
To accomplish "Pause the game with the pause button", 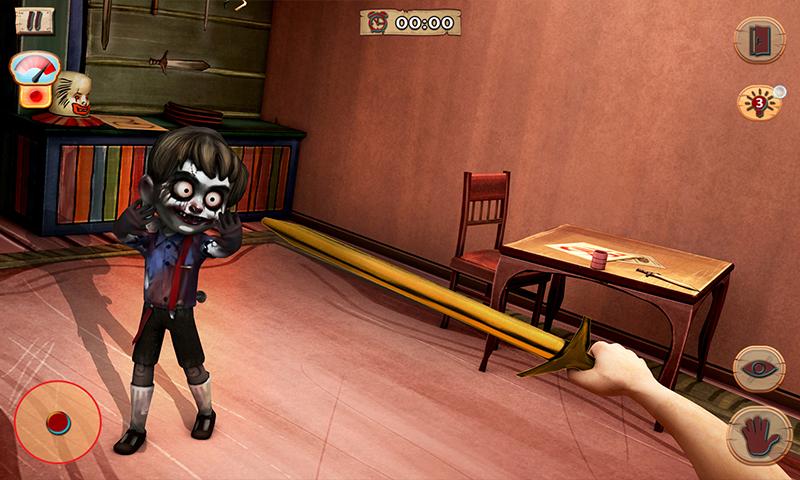I will click(x=34, y=18).
